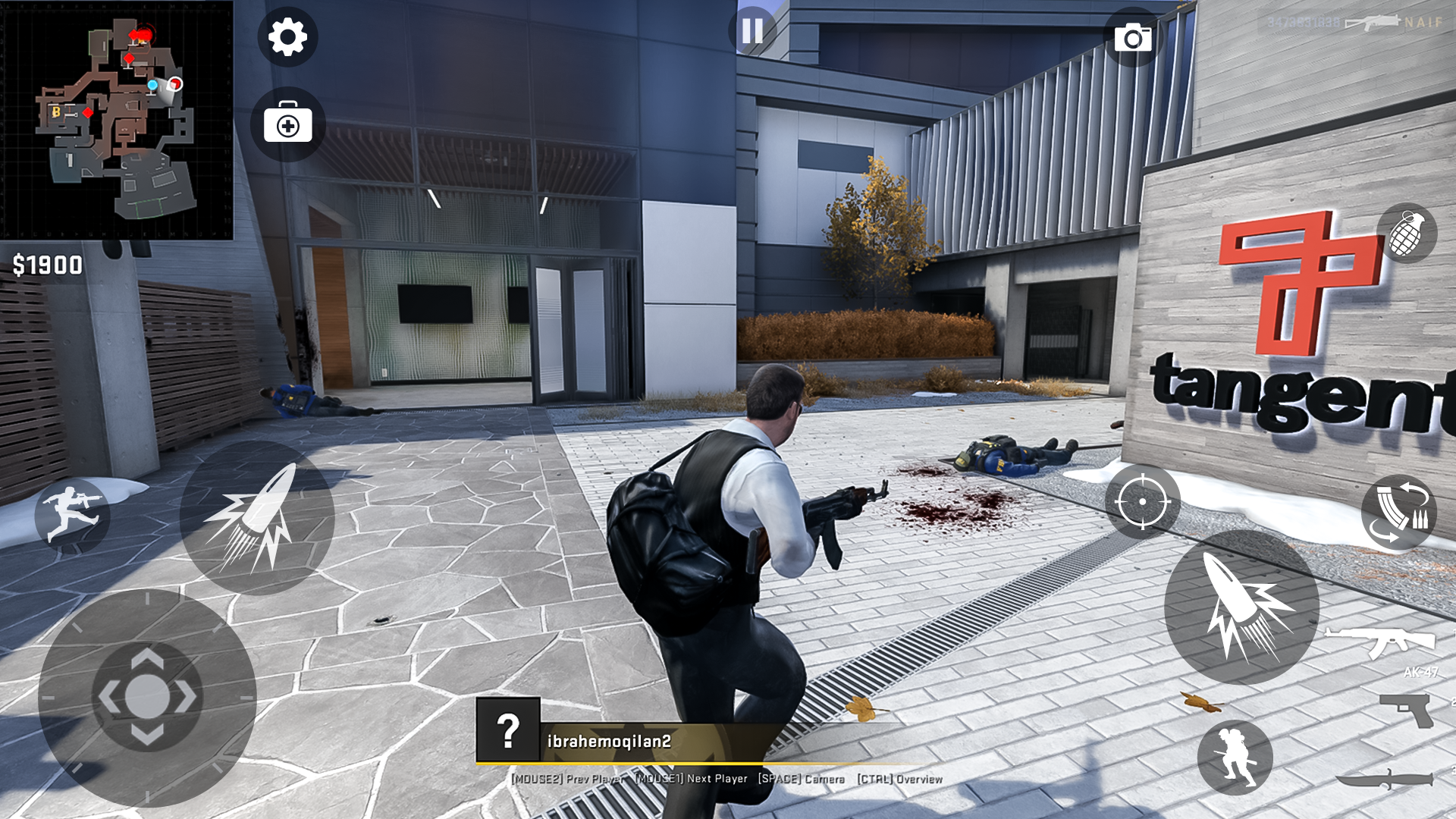Pause the match

[x=751, y=31]
